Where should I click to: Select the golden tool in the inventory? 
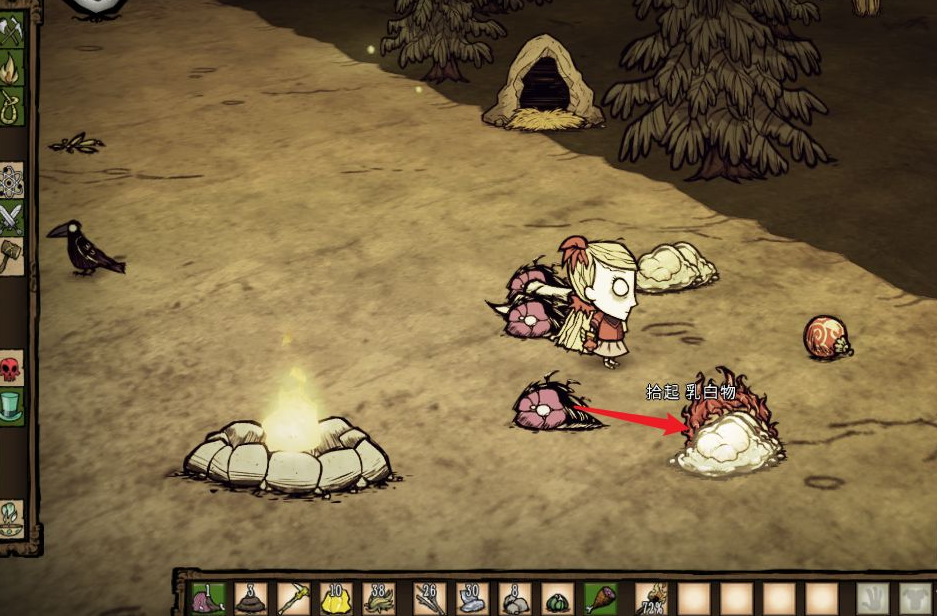coord(293,599)
